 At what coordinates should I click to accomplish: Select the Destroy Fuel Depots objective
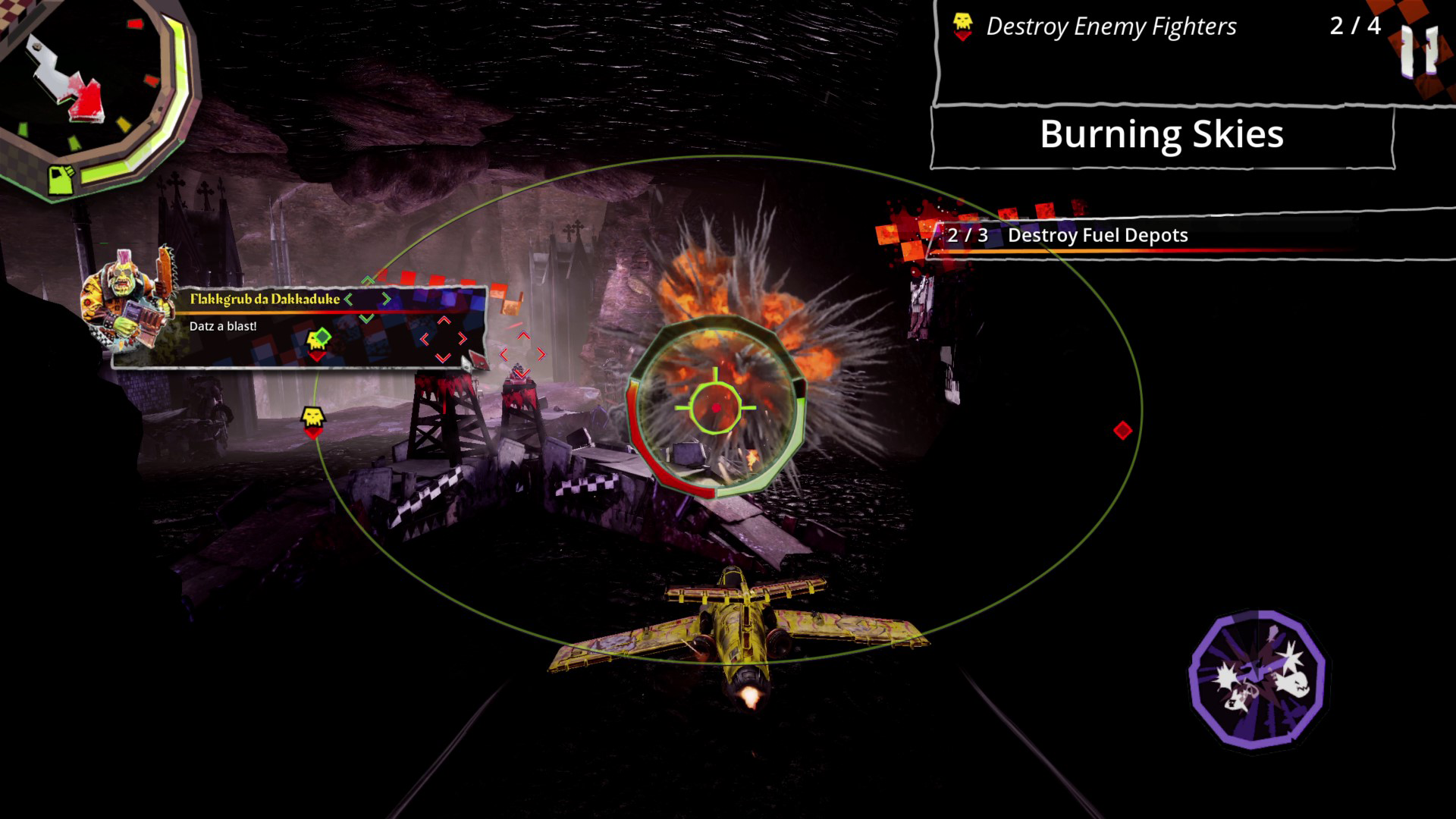pyautogui.click(x=1097, y=236)
